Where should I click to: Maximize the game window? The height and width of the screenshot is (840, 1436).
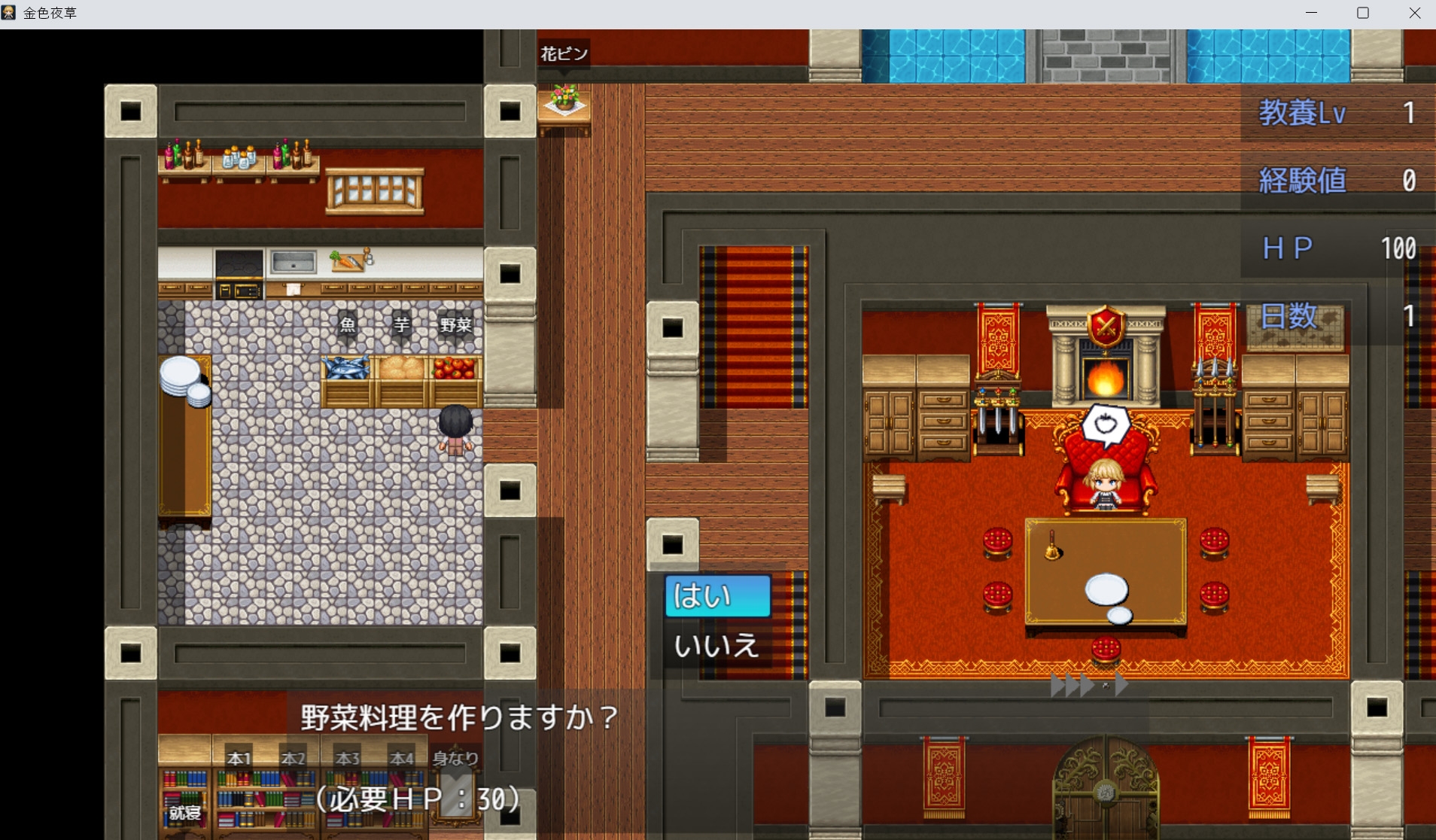tap(1363, 13)
